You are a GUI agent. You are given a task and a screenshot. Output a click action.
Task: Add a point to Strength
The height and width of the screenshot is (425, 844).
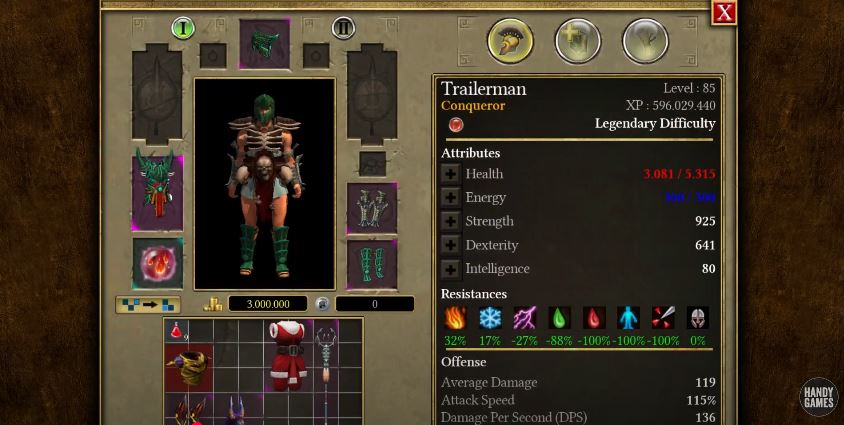click(451, 221)
